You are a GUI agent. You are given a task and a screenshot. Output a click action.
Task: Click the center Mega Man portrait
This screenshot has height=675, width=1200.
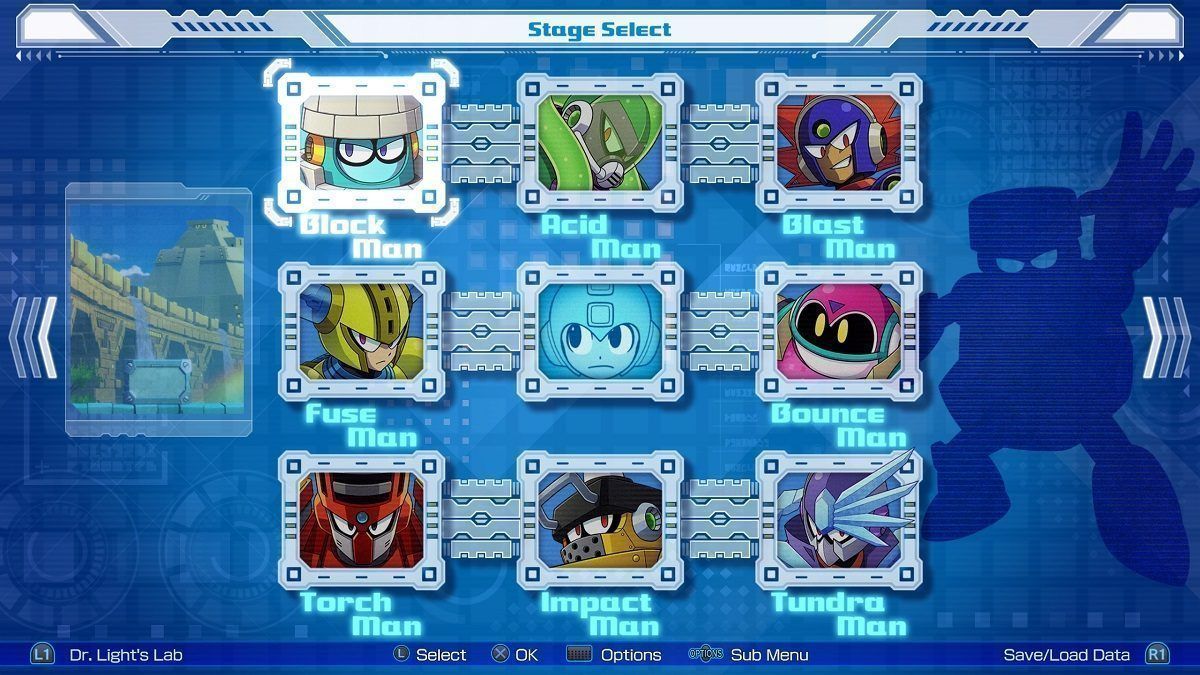tap(600, 331)
